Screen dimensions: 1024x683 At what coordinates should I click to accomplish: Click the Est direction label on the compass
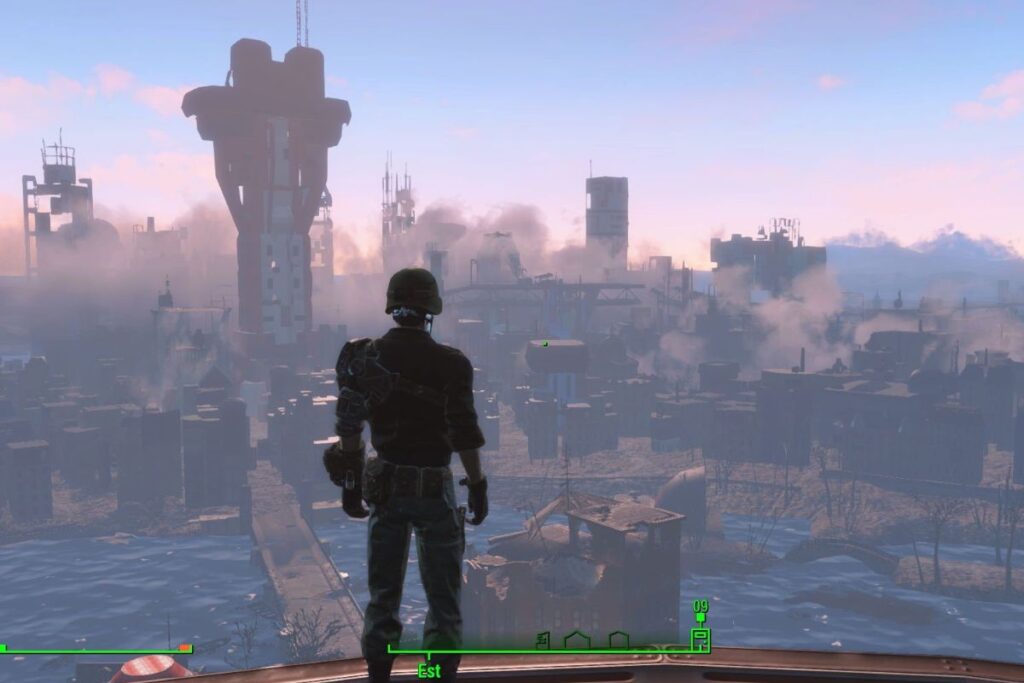(x=429, y=670)
